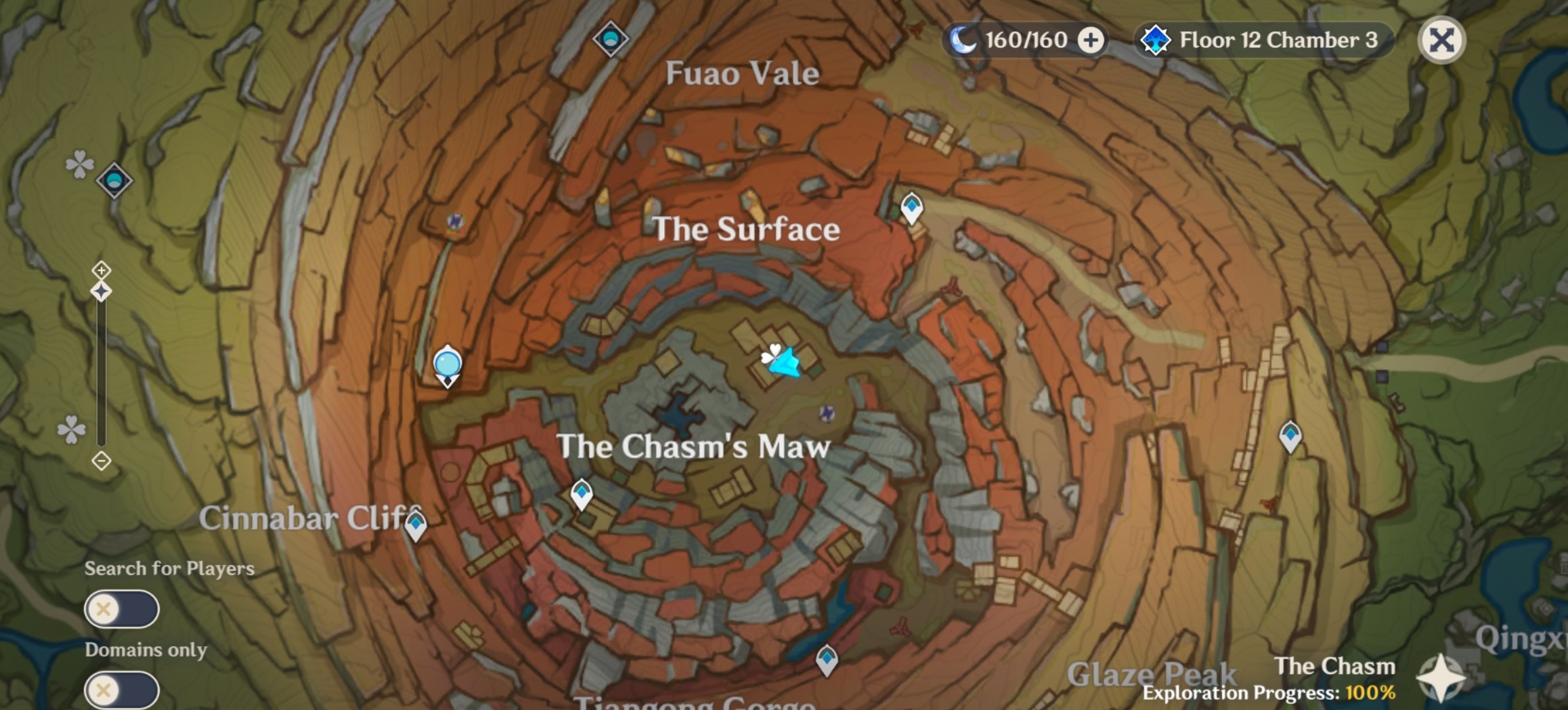The height and width of the screenshot is (710, 1568).
Task: Click the marker icon east of the player arrow
Action: 827,414
